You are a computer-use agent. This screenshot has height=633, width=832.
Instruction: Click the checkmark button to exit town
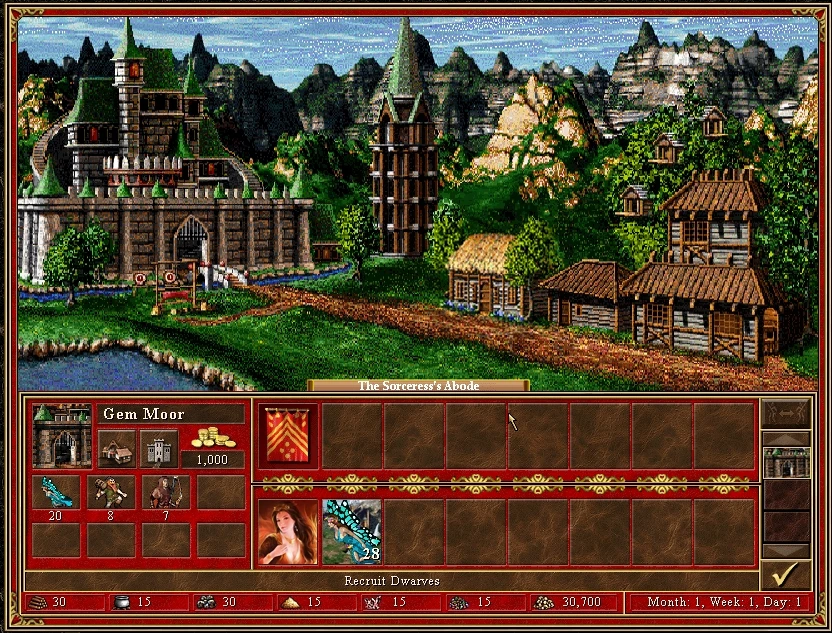[785, 575]
